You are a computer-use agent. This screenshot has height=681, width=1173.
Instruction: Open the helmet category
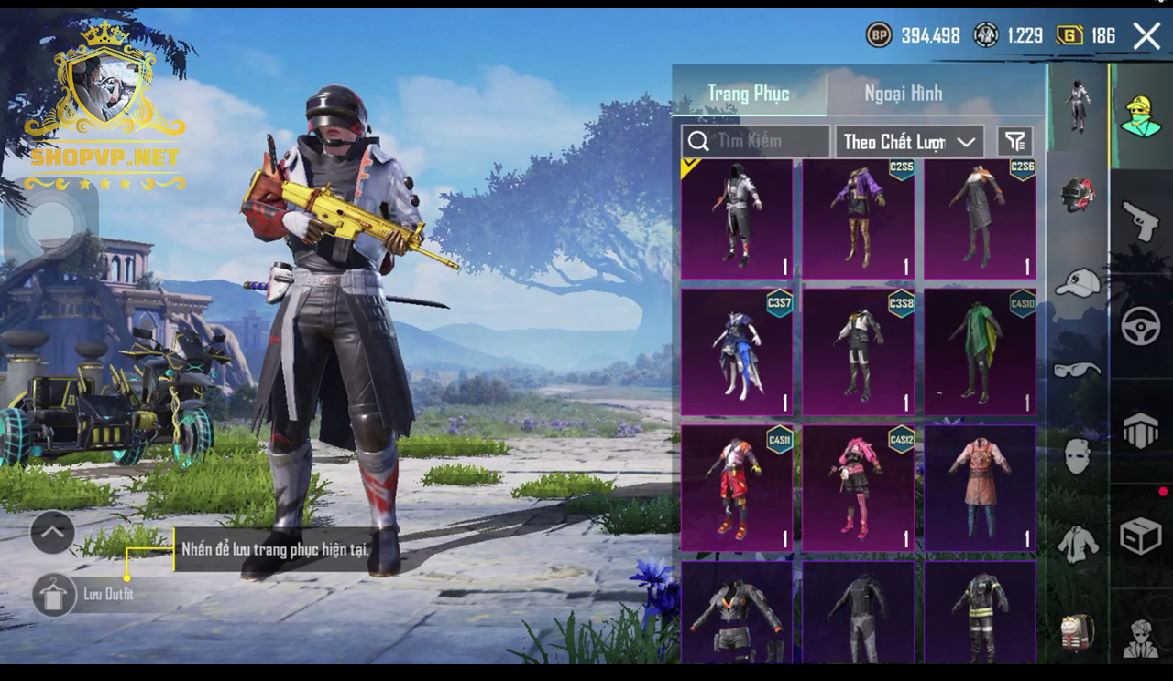pyautogui.click(x=1078, y=194)
